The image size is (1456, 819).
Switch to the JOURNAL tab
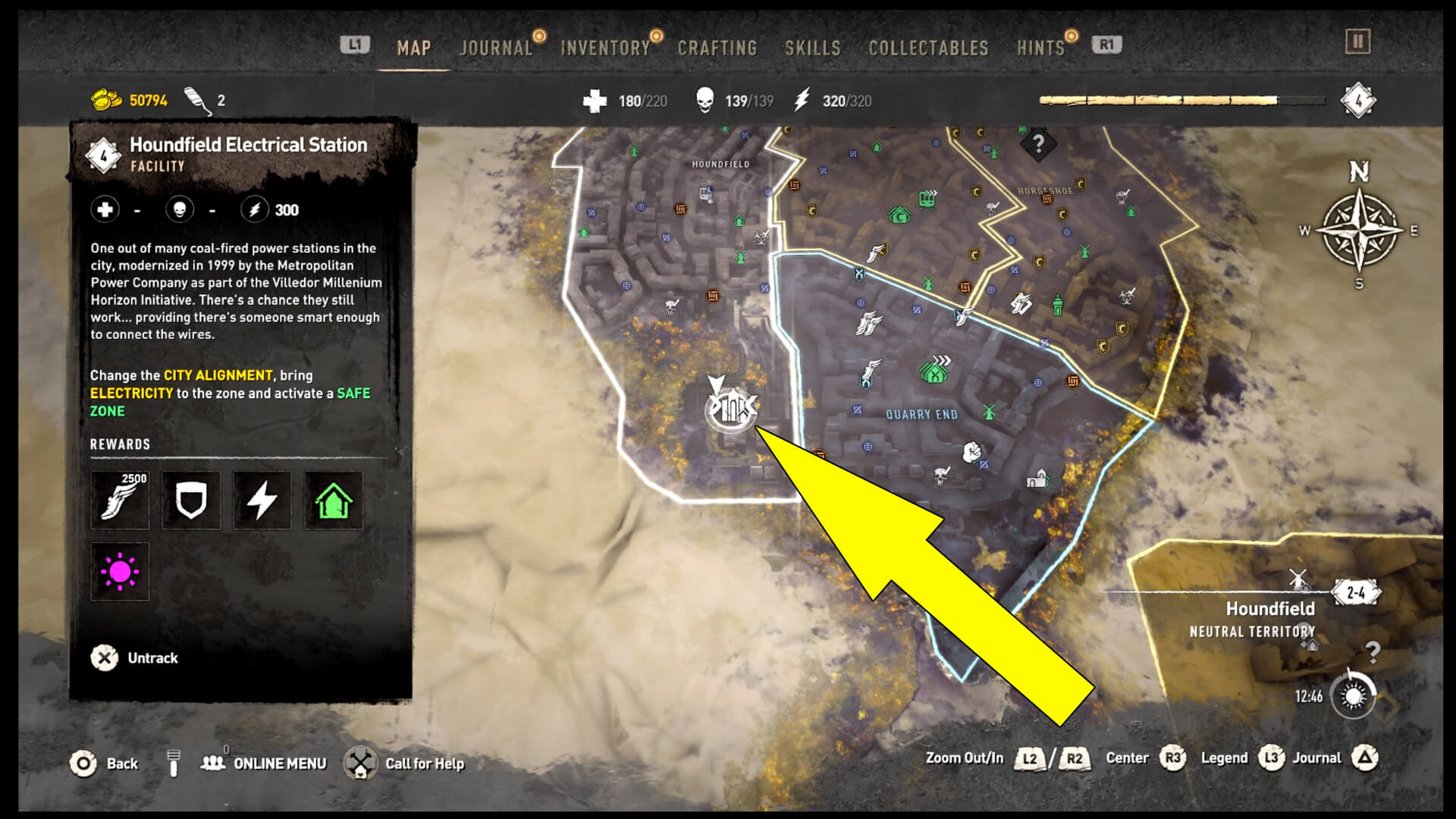tap(496, 47)
